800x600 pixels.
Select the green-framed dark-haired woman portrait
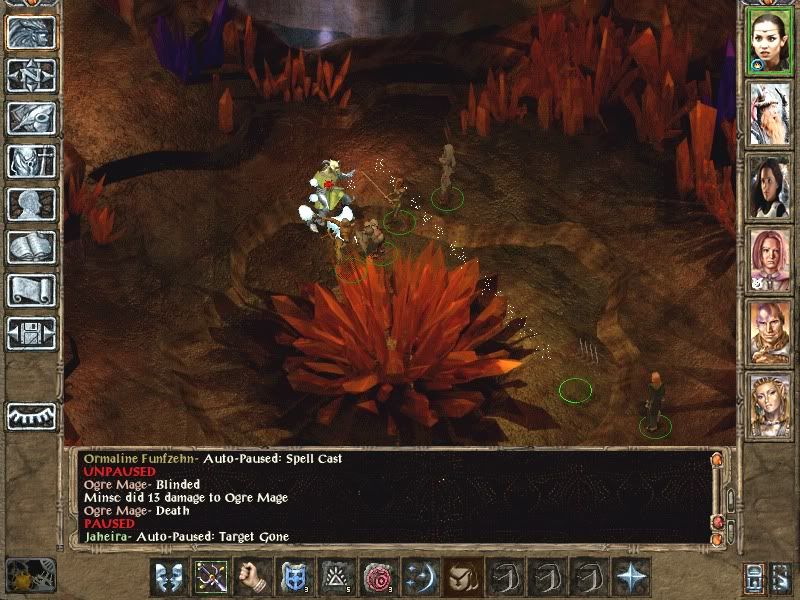[770, 40]
